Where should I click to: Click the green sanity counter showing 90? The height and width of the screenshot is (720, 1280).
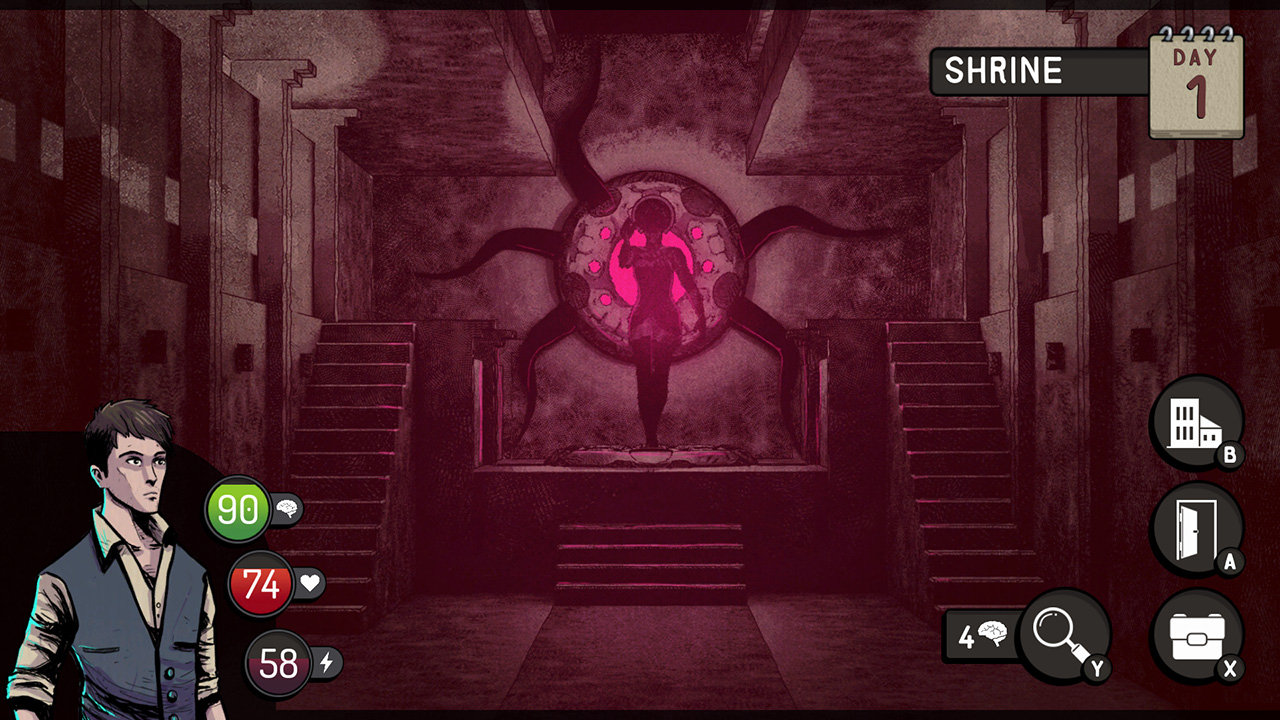coord(238,508)
